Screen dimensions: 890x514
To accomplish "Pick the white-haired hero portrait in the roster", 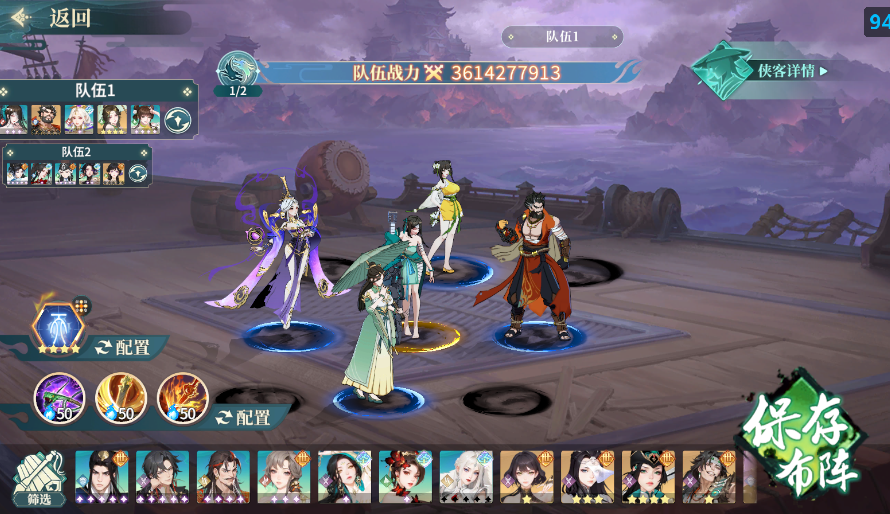I will pyautogui.click(x=465, y=475).
